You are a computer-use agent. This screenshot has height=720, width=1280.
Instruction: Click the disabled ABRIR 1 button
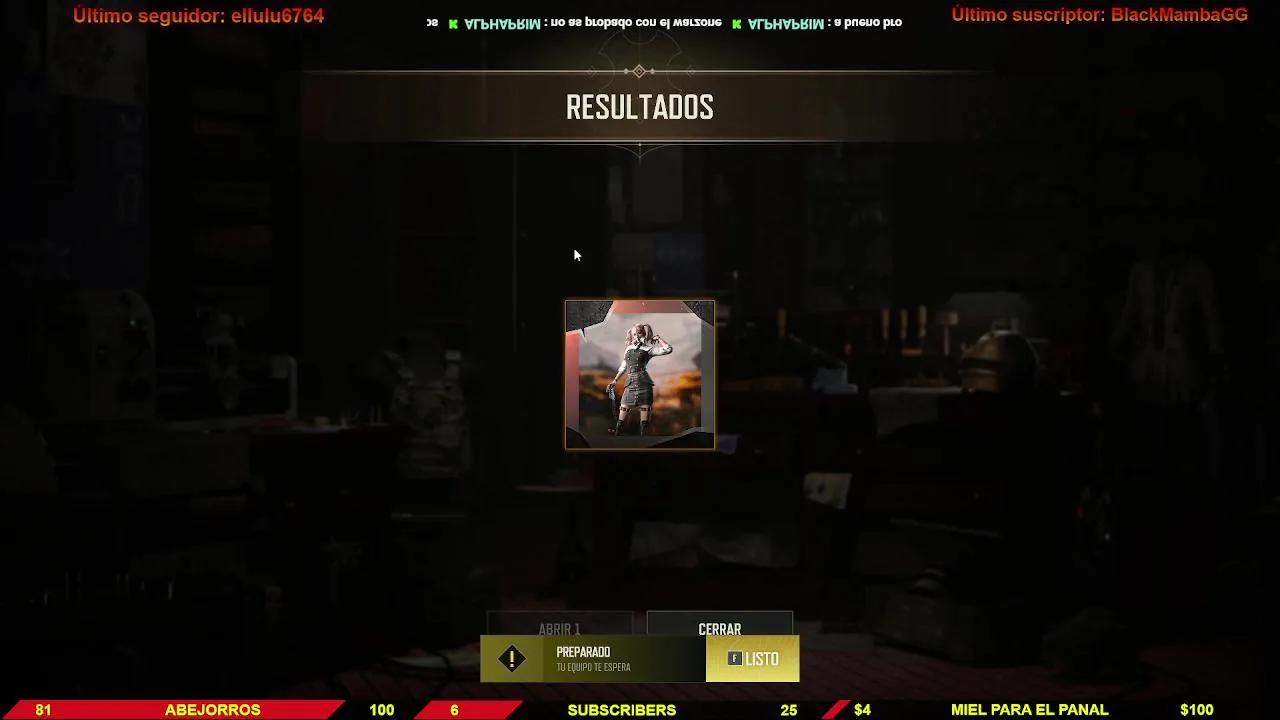pos(559,629)
